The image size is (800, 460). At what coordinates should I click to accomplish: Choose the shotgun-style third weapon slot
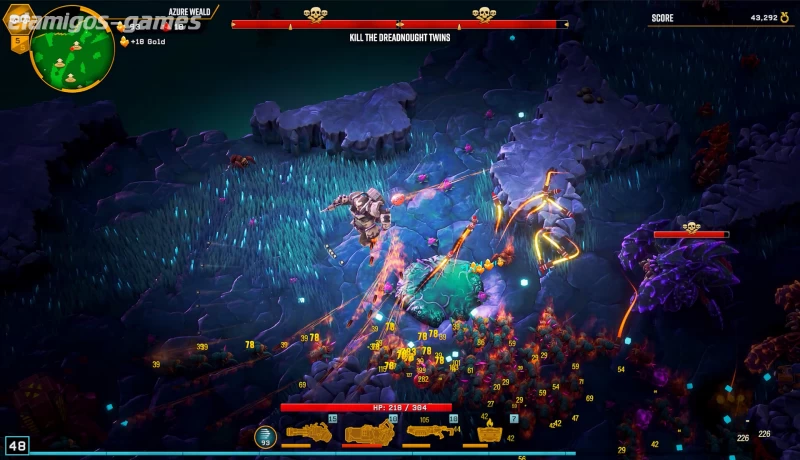tap(429, 432)
